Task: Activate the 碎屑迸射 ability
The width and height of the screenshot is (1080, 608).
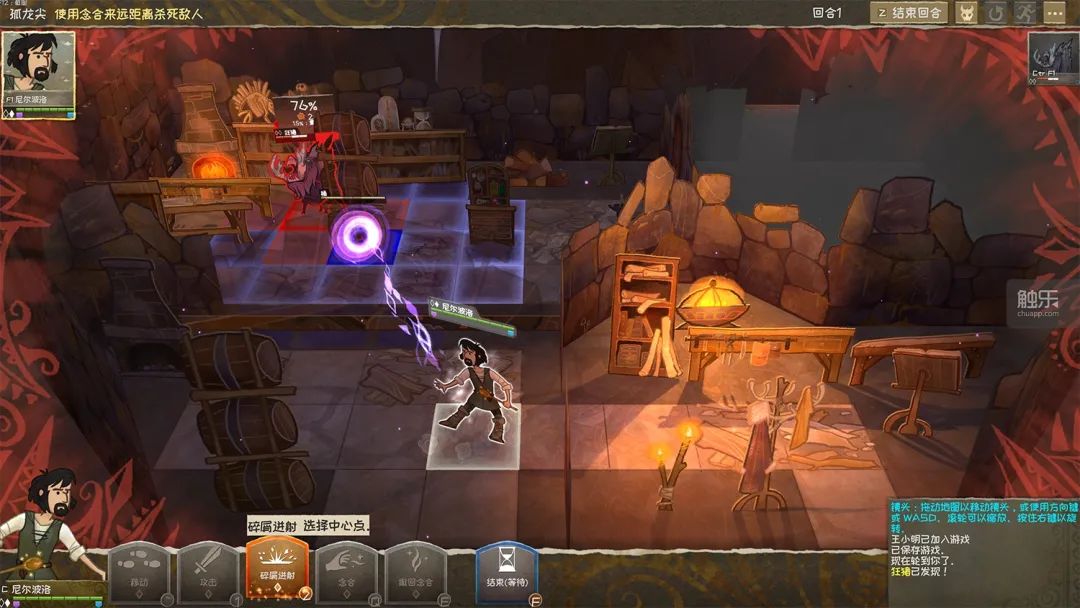Action: click(276, 571)
